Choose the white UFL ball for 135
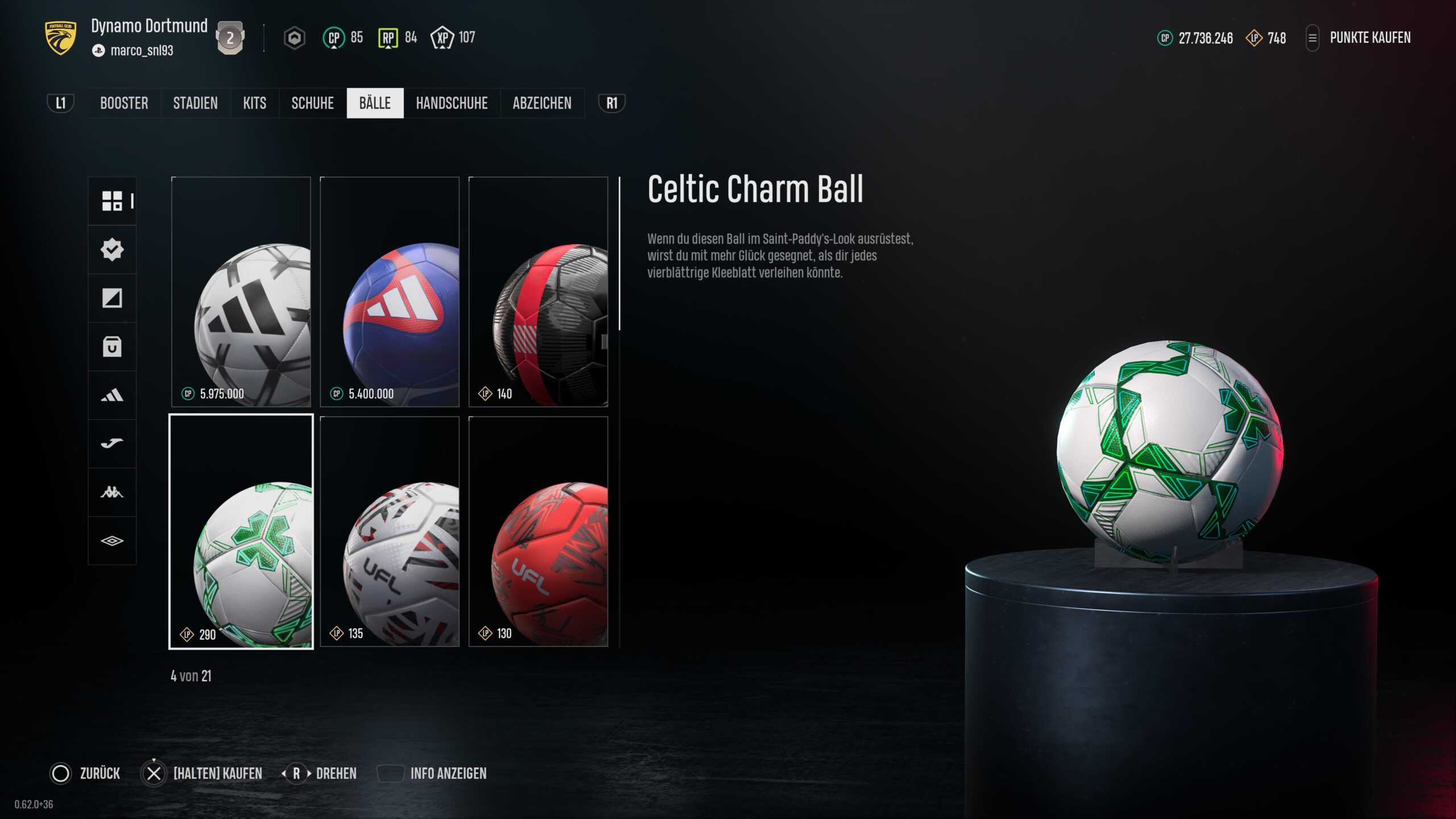This screenshot has height=819, width=1456. point(390,531)
